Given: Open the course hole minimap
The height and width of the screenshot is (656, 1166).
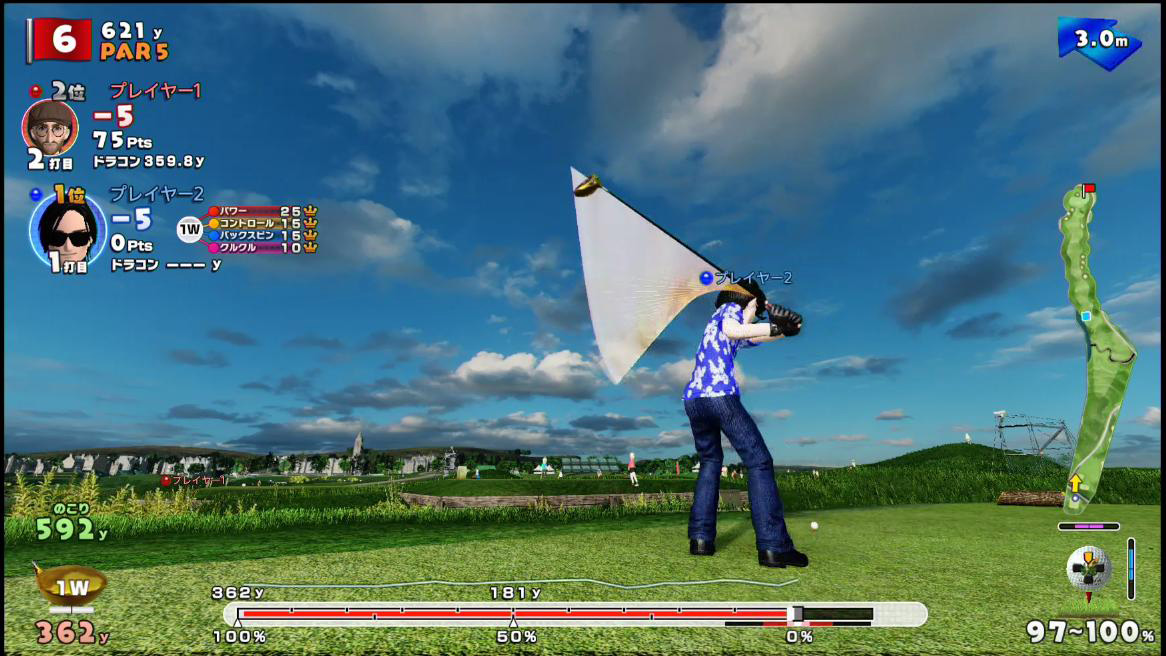Looking at the screenshot, I should click(x=1094, y=345).
